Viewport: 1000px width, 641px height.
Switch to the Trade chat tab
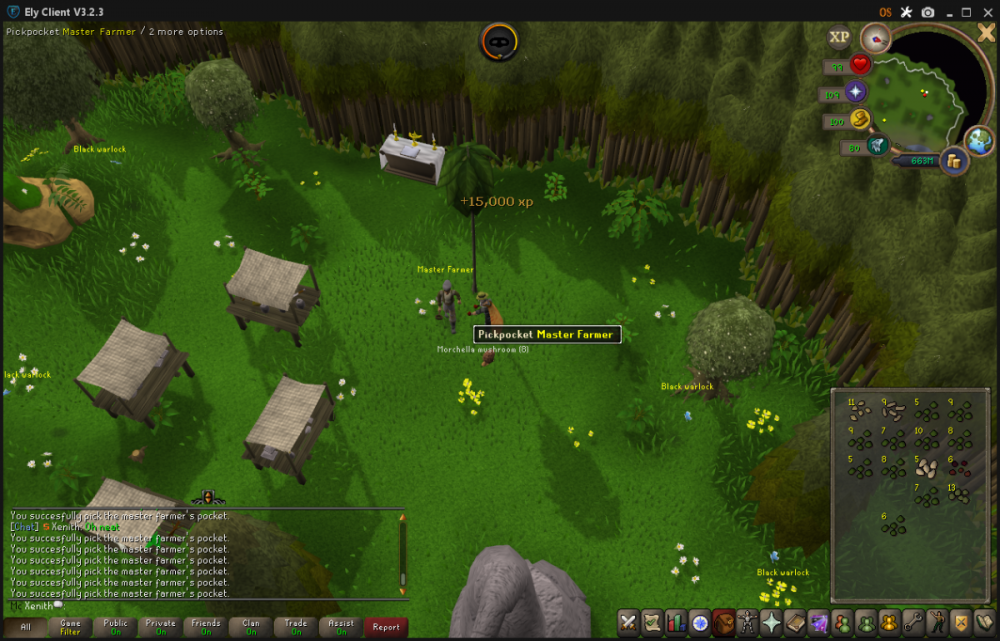pyautogui.click(x=296, y=627)
